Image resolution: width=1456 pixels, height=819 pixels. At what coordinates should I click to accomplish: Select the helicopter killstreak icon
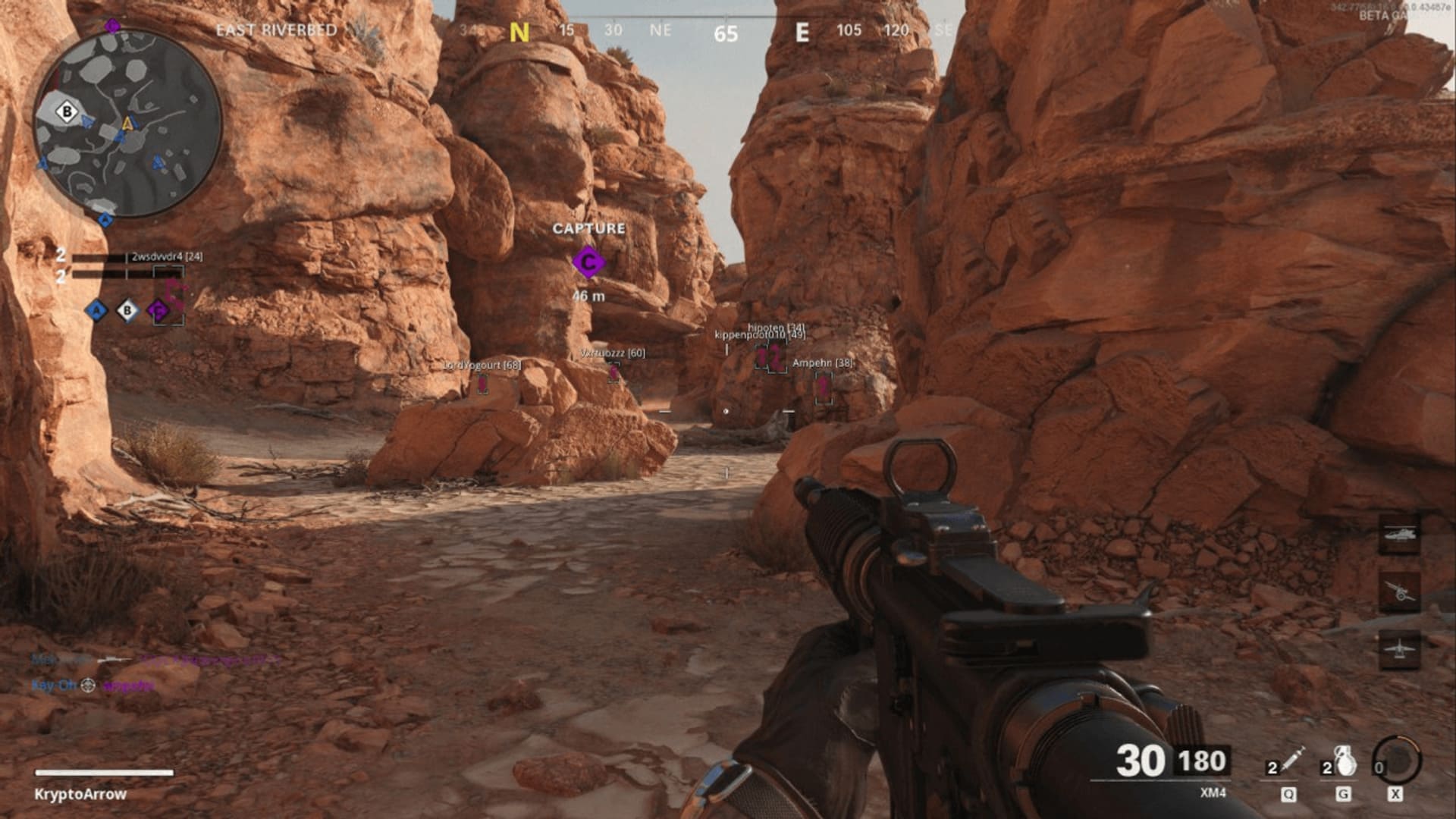pyautogui.click(x=1398, y=533)
